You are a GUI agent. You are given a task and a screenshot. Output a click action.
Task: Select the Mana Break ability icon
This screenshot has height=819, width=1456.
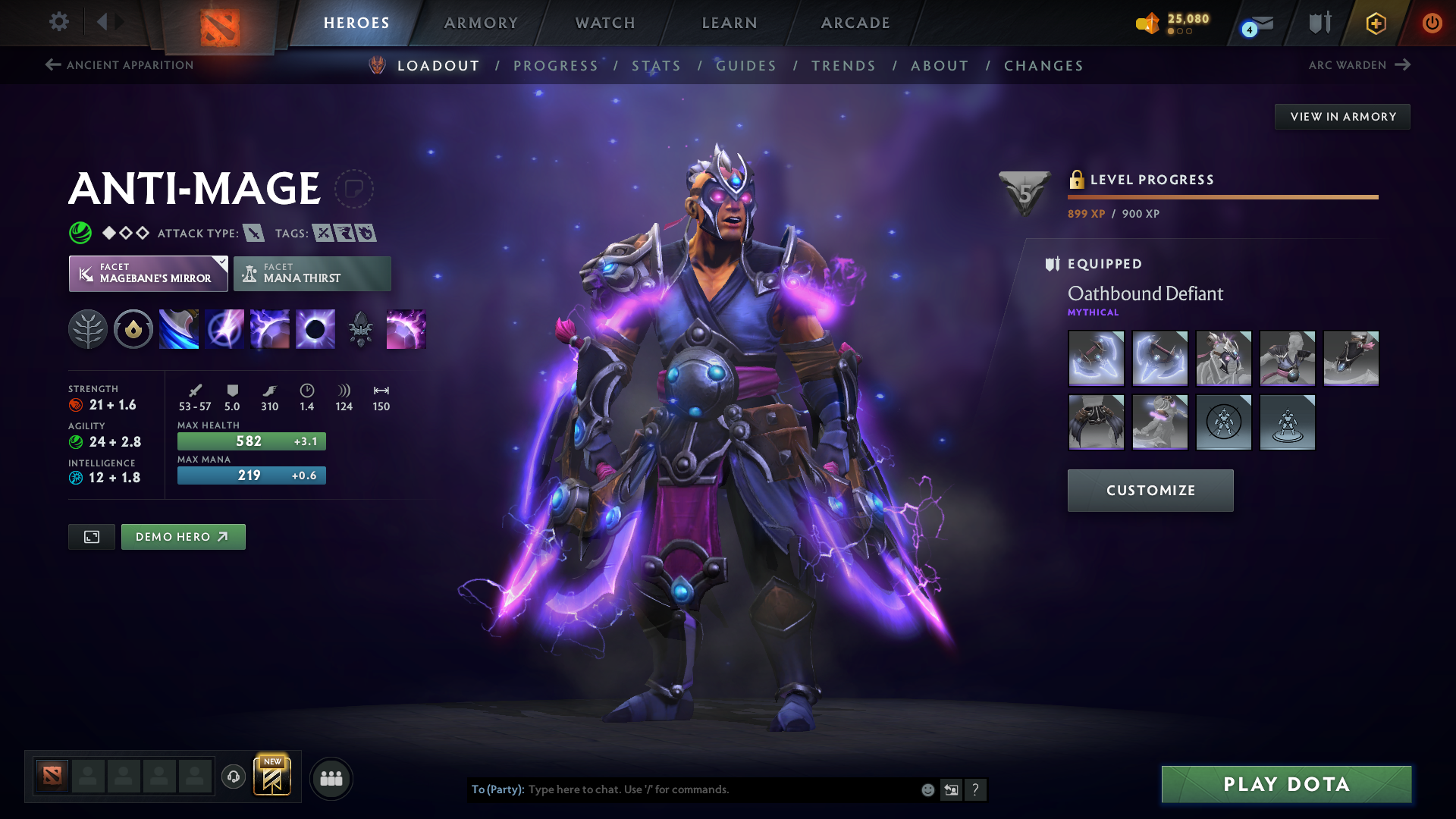coord(178,328)
